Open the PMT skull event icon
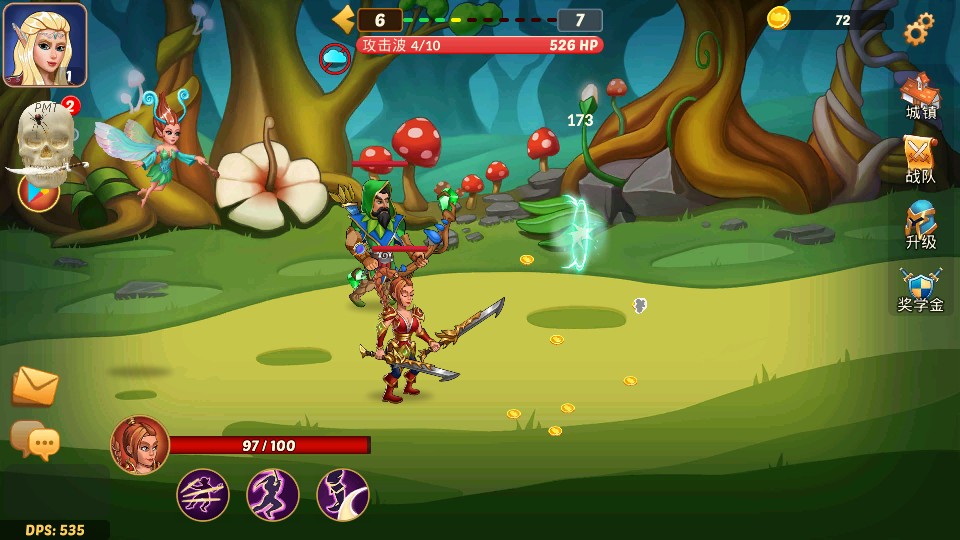 pos(44,138)
